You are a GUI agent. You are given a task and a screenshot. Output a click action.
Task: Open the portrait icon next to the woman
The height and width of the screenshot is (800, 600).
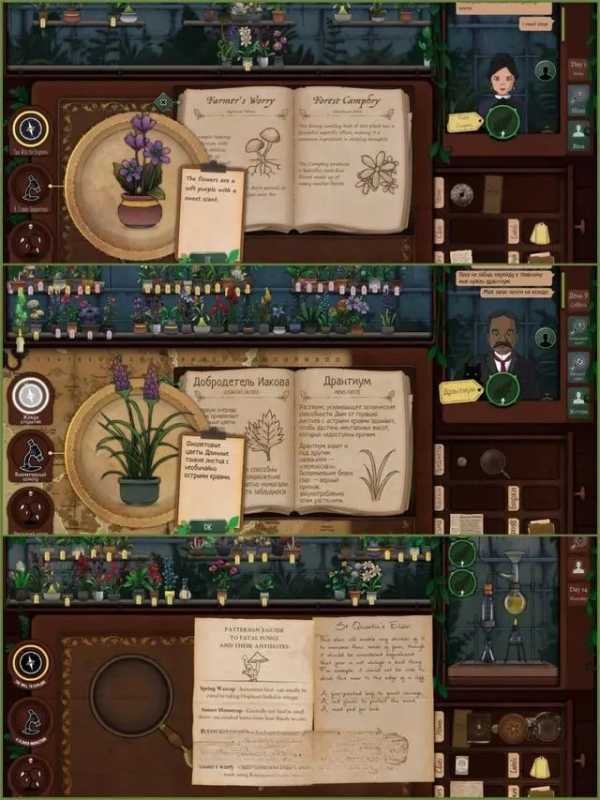coord(545,71)
